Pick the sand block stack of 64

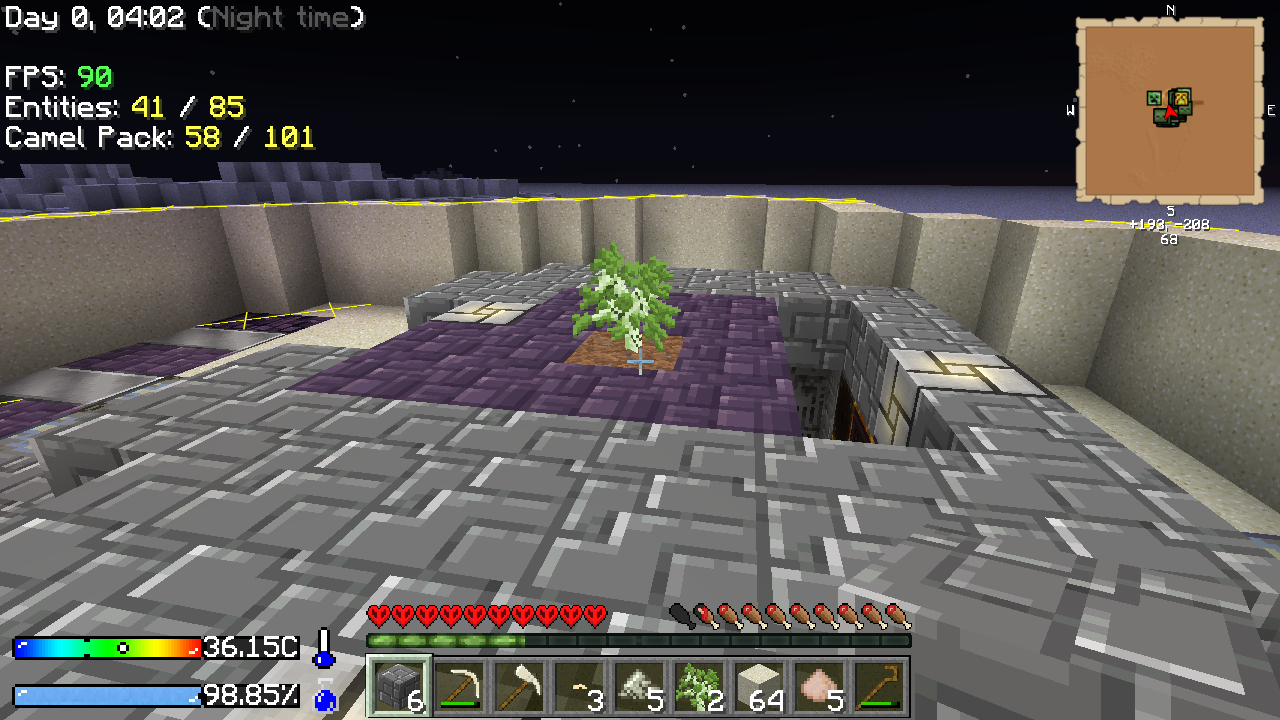[x=760, y=686]
